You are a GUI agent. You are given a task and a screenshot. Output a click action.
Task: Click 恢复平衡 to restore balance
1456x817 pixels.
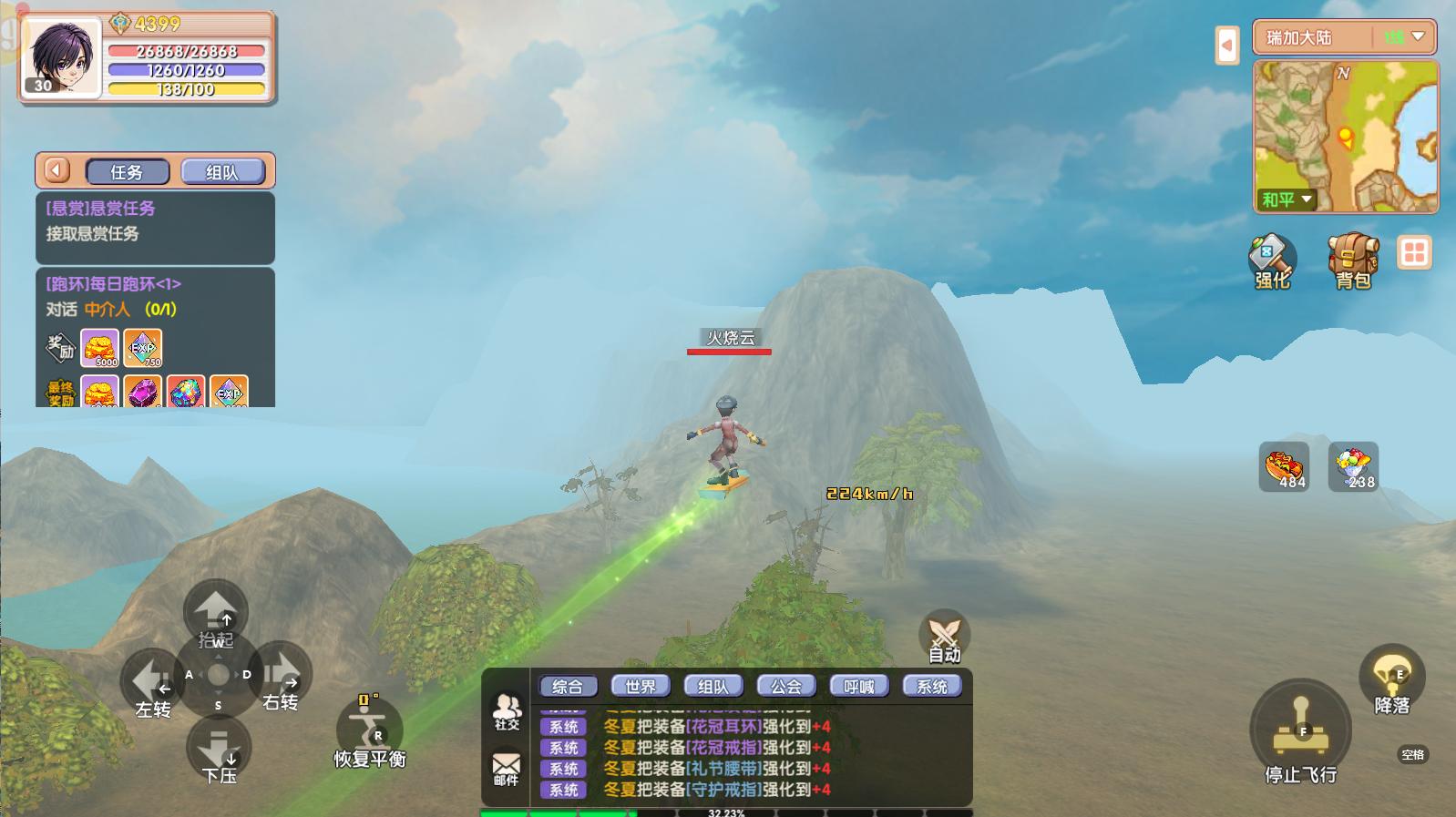pyautogui.click(x=369, y=733)
